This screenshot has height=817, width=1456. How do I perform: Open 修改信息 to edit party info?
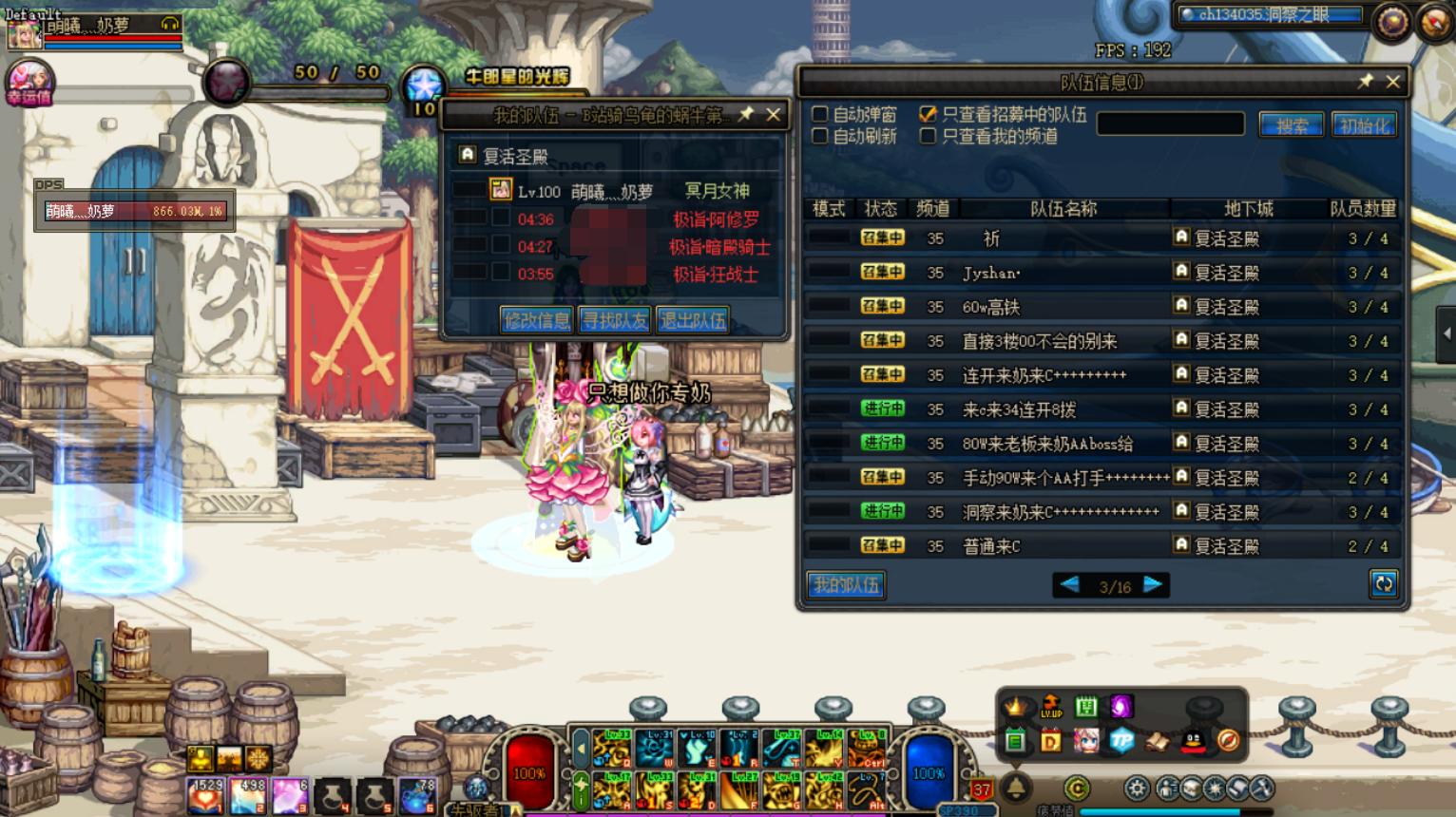537,320
